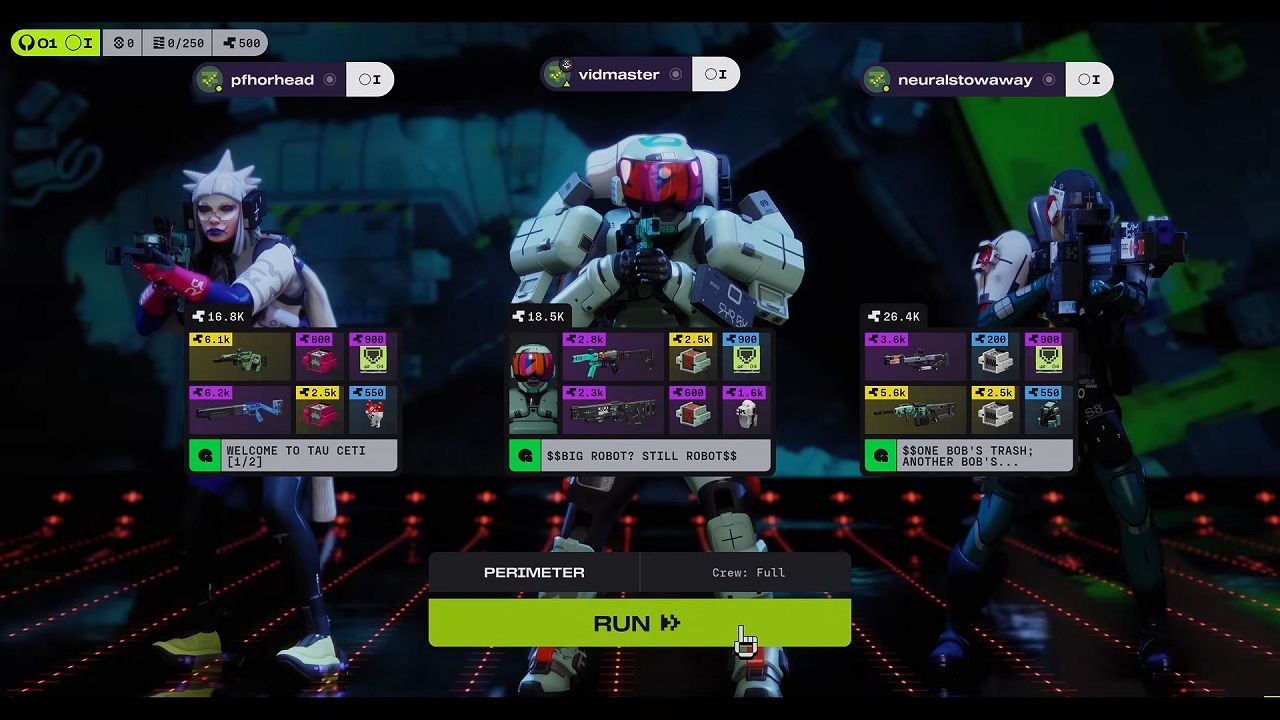
Task: Select pfhorhead's 6.1k weapon slot
Action: tap(239, 356)
